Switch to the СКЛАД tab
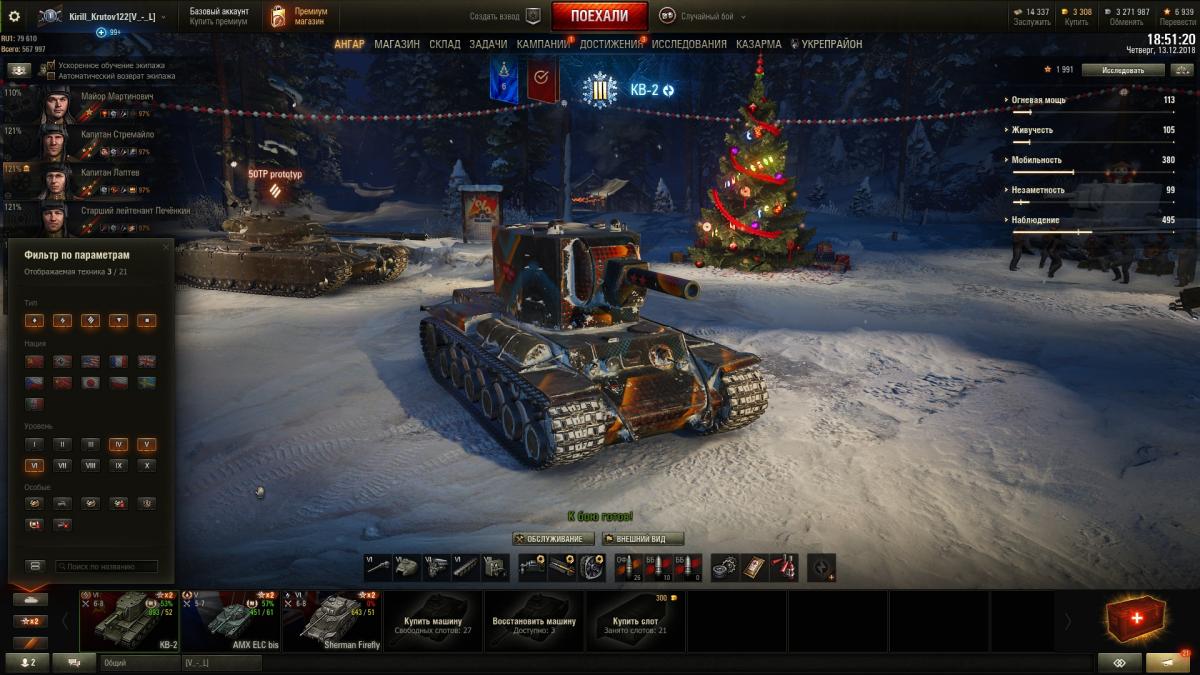The image size is (1200, 675). [x=445, y=44]
